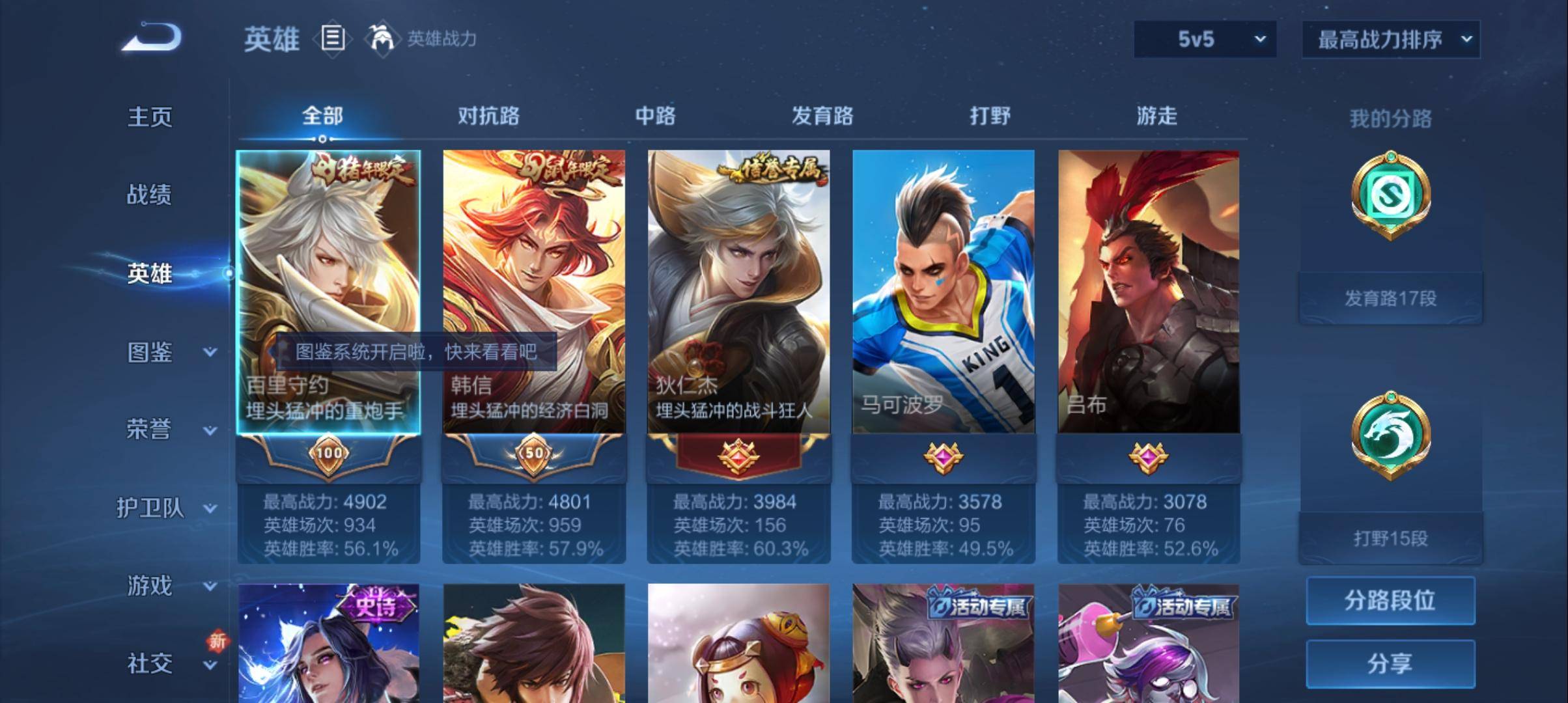Click 马可波罗's pink gem badge
The width and height of the screenshot is (1568, 703).
click(x=944, y=457)
